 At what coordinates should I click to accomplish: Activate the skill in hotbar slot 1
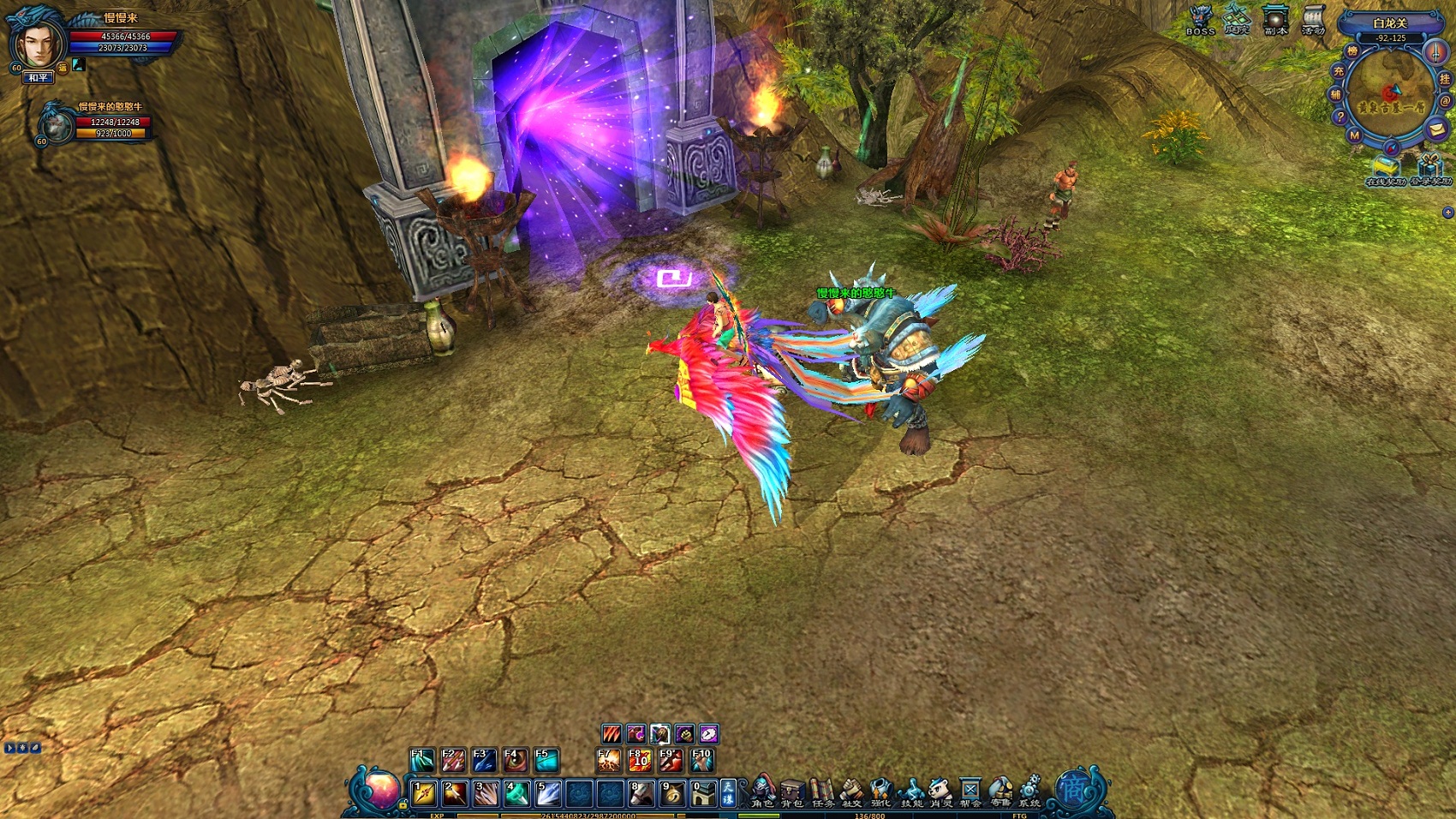pos(424,793)
